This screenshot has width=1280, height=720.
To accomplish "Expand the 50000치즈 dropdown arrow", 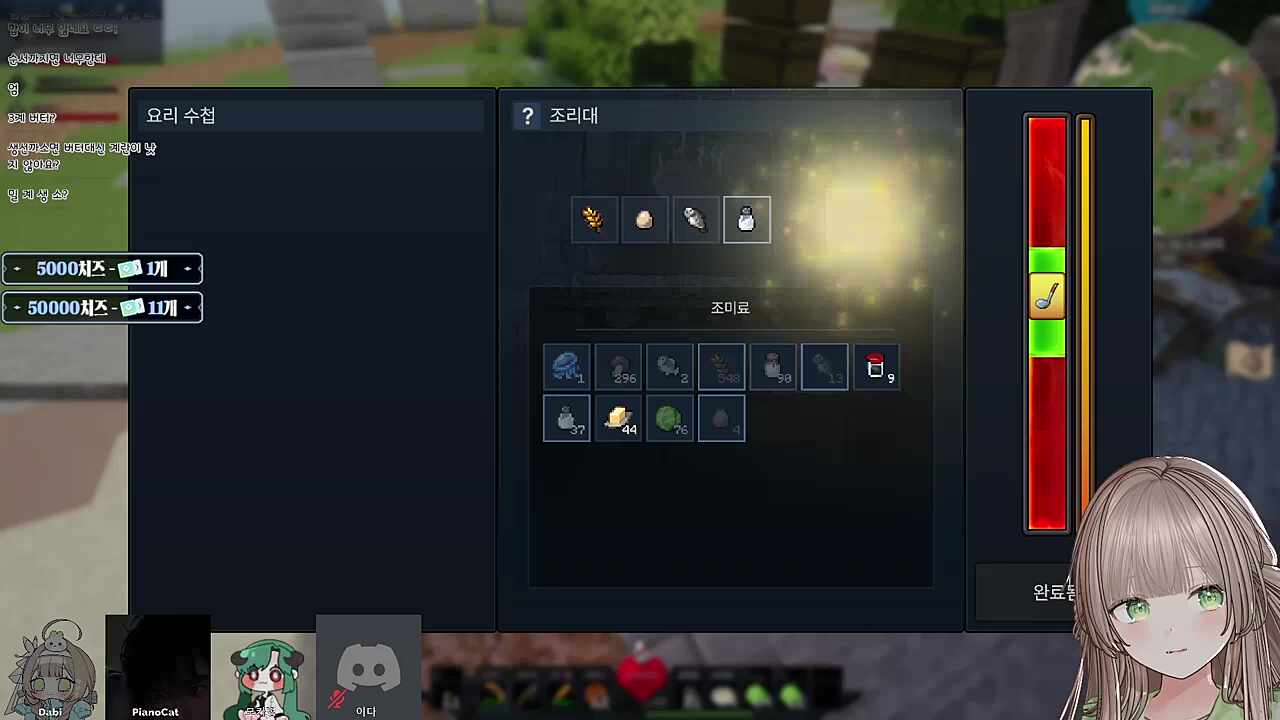I will click(x=187, y=307).
